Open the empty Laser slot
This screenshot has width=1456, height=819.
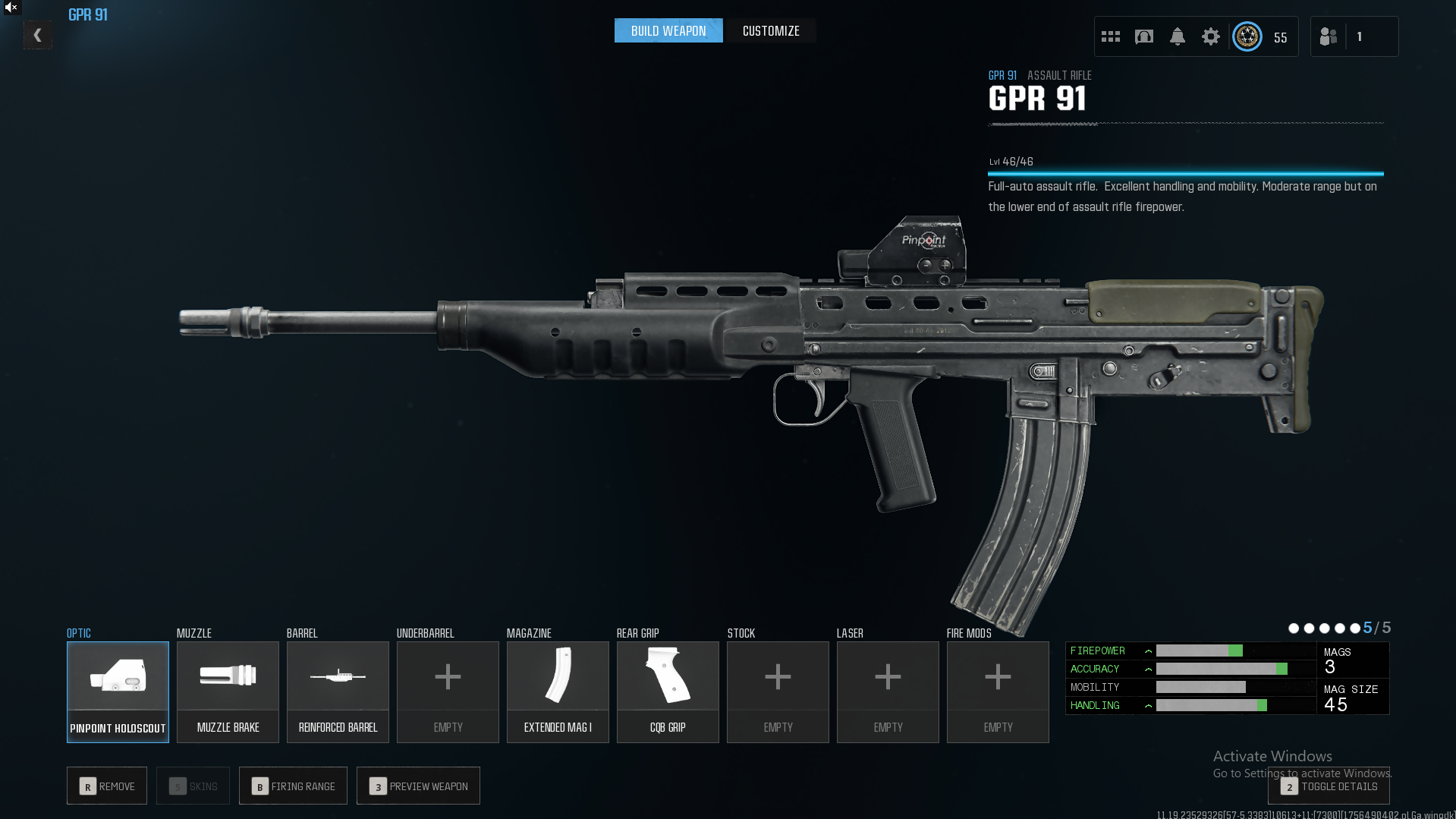click(888, 691)
